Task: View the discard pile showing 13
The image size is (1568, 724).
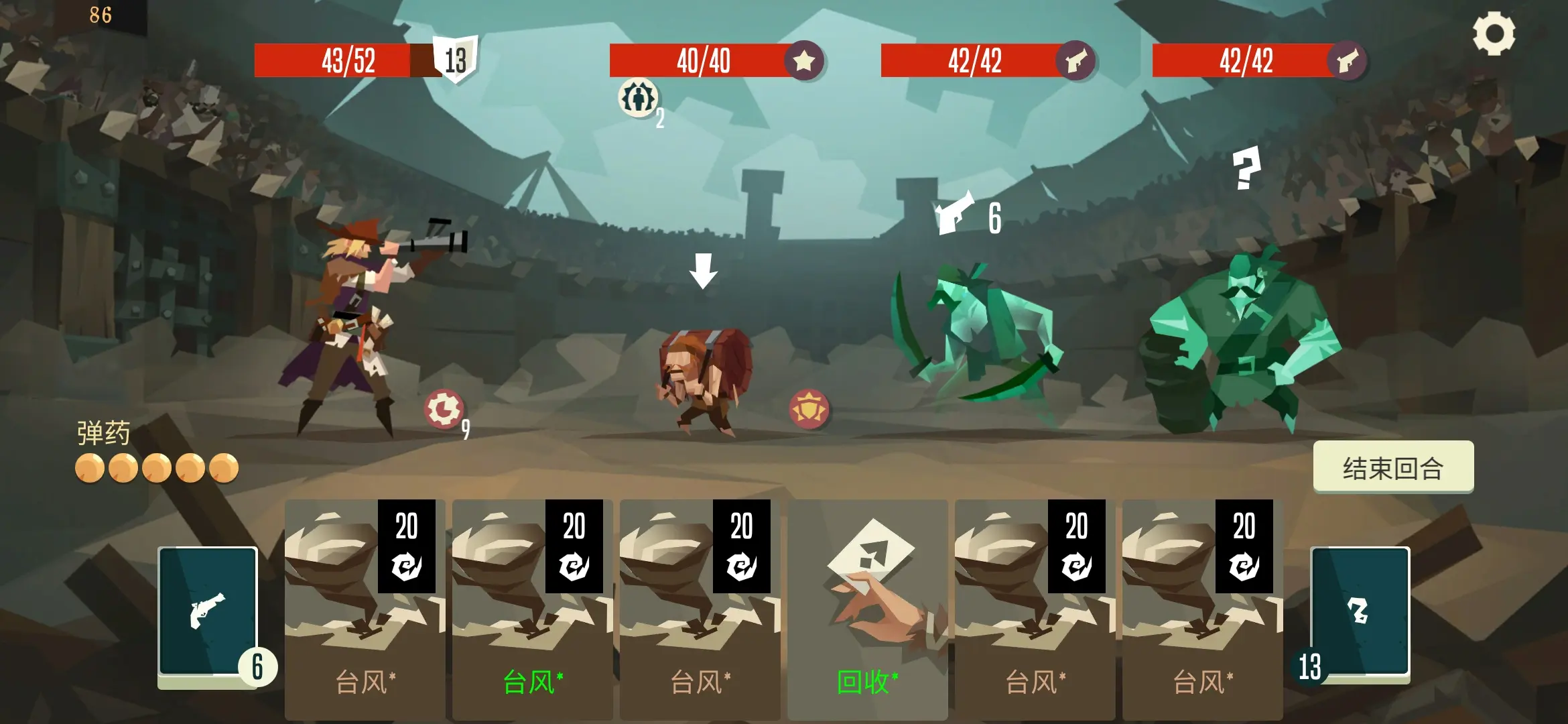Action: [x=1359, y=613]
